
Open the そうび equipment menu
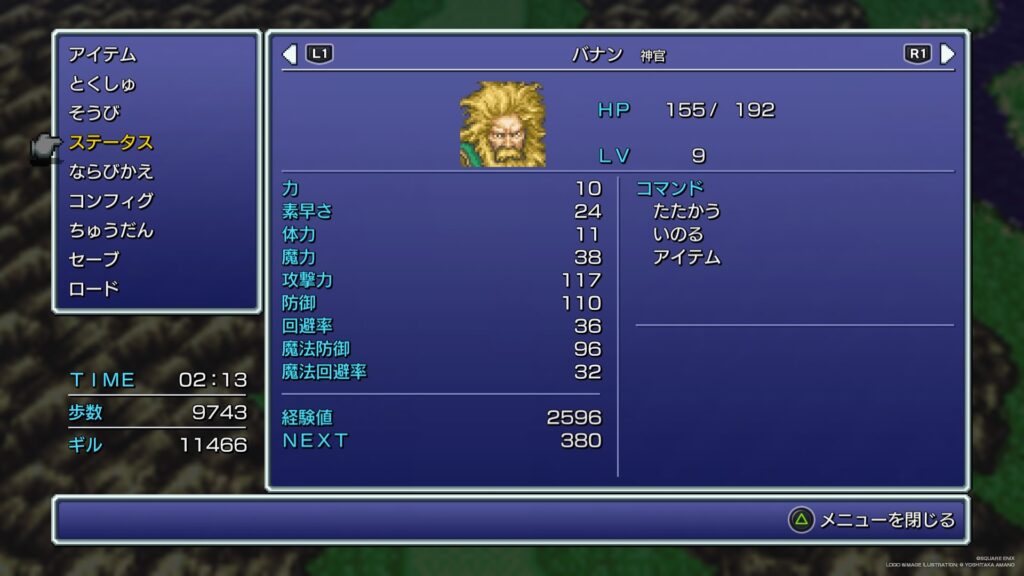point(94,113)
